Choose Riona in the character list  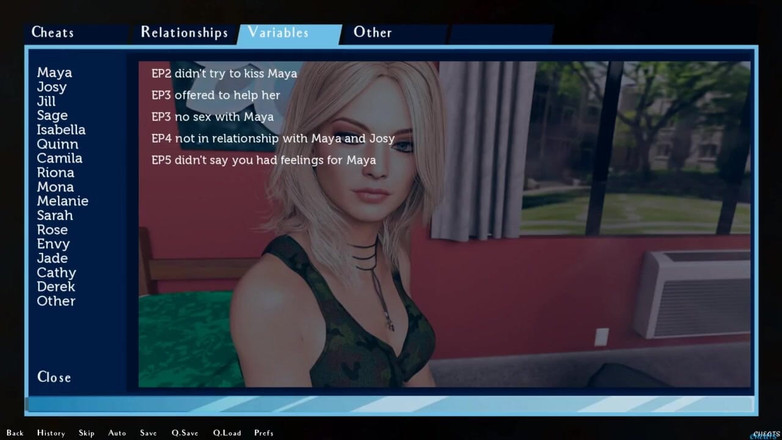pyautogui.click(x=55, y=173)
